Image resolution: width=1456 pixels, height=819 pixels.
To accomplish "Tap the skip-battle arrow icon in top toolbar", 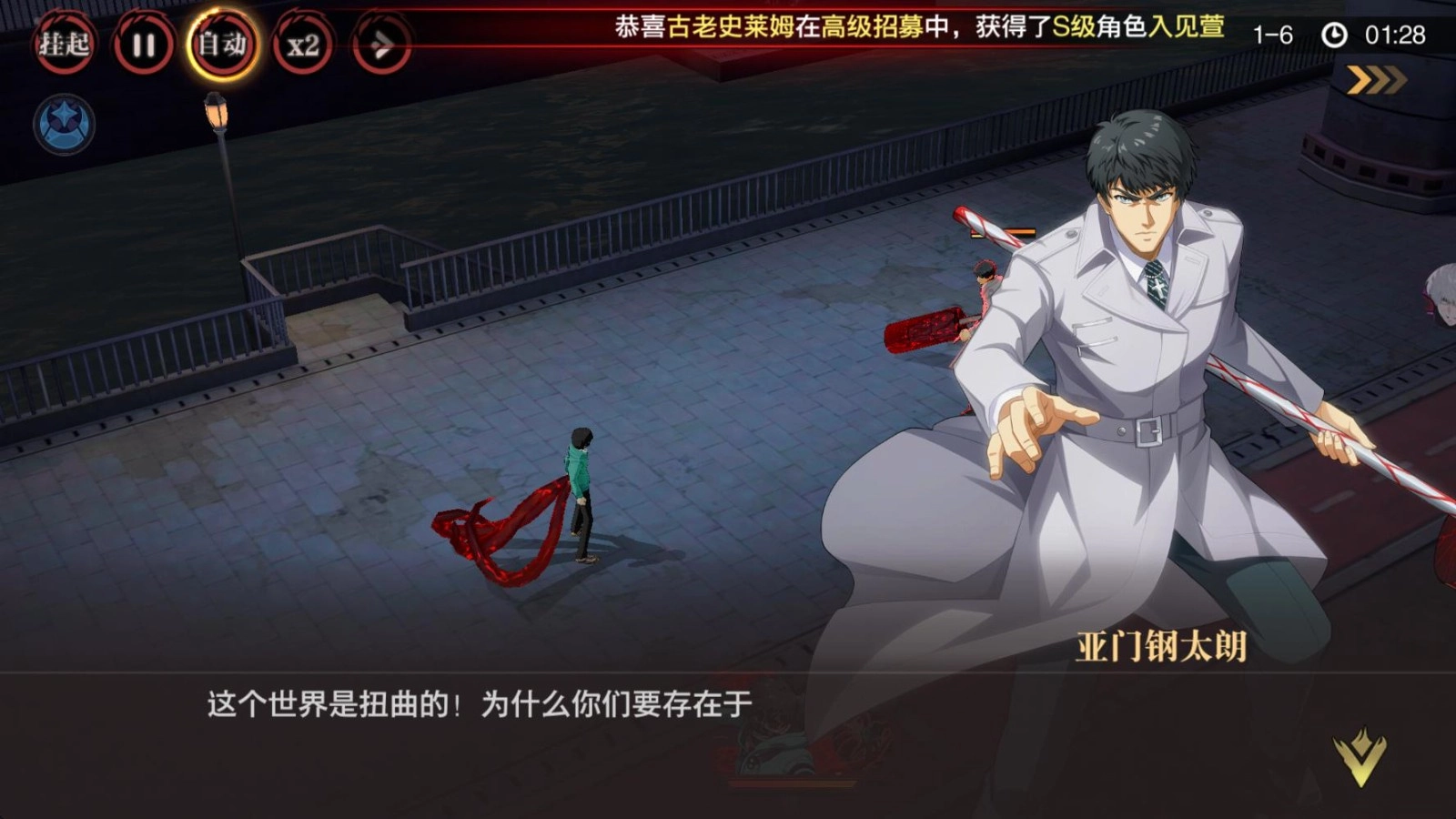I will coord(382,43).
